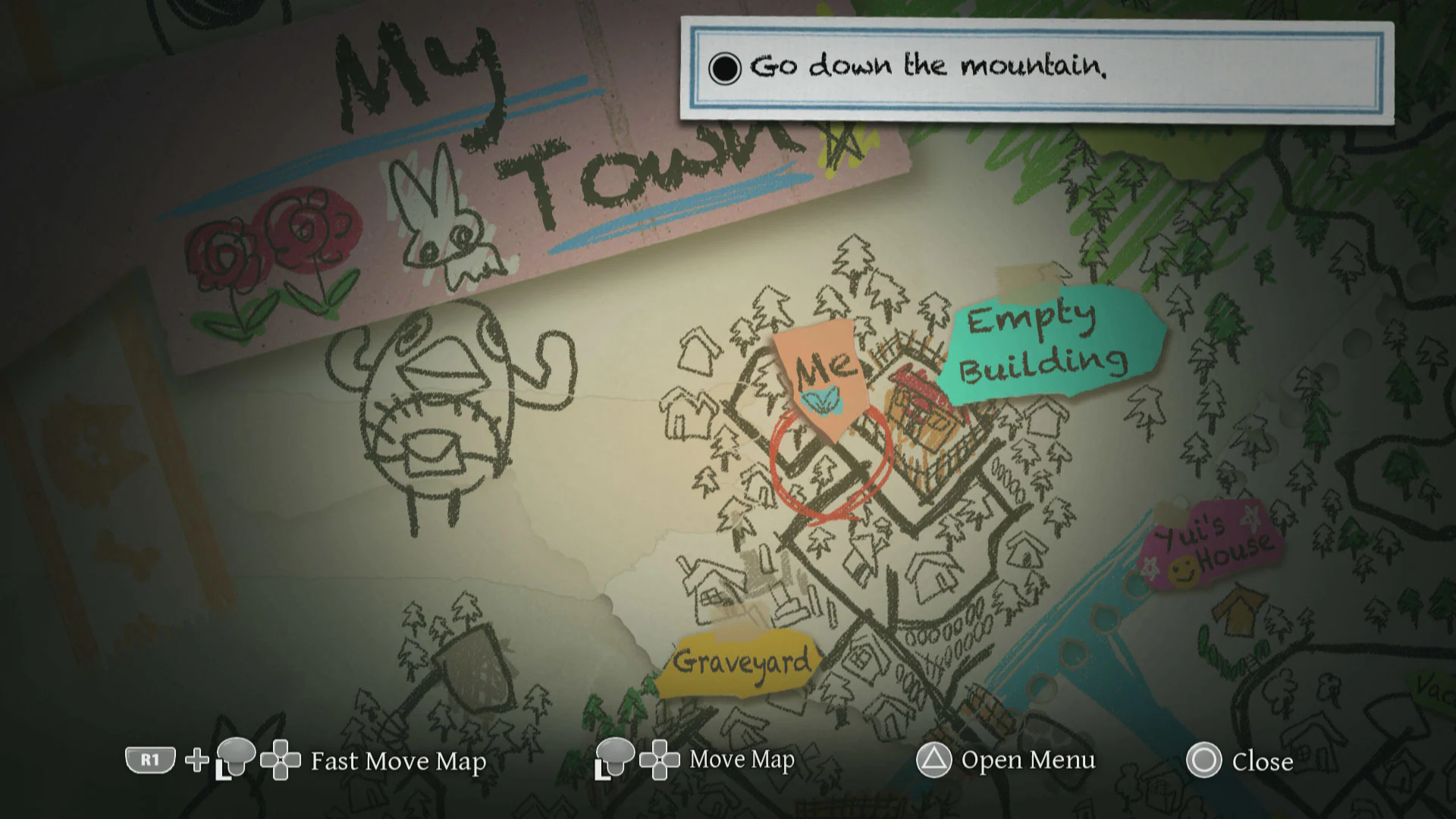Click the D-pad icon next to Fast Move Map

[279, 758]
